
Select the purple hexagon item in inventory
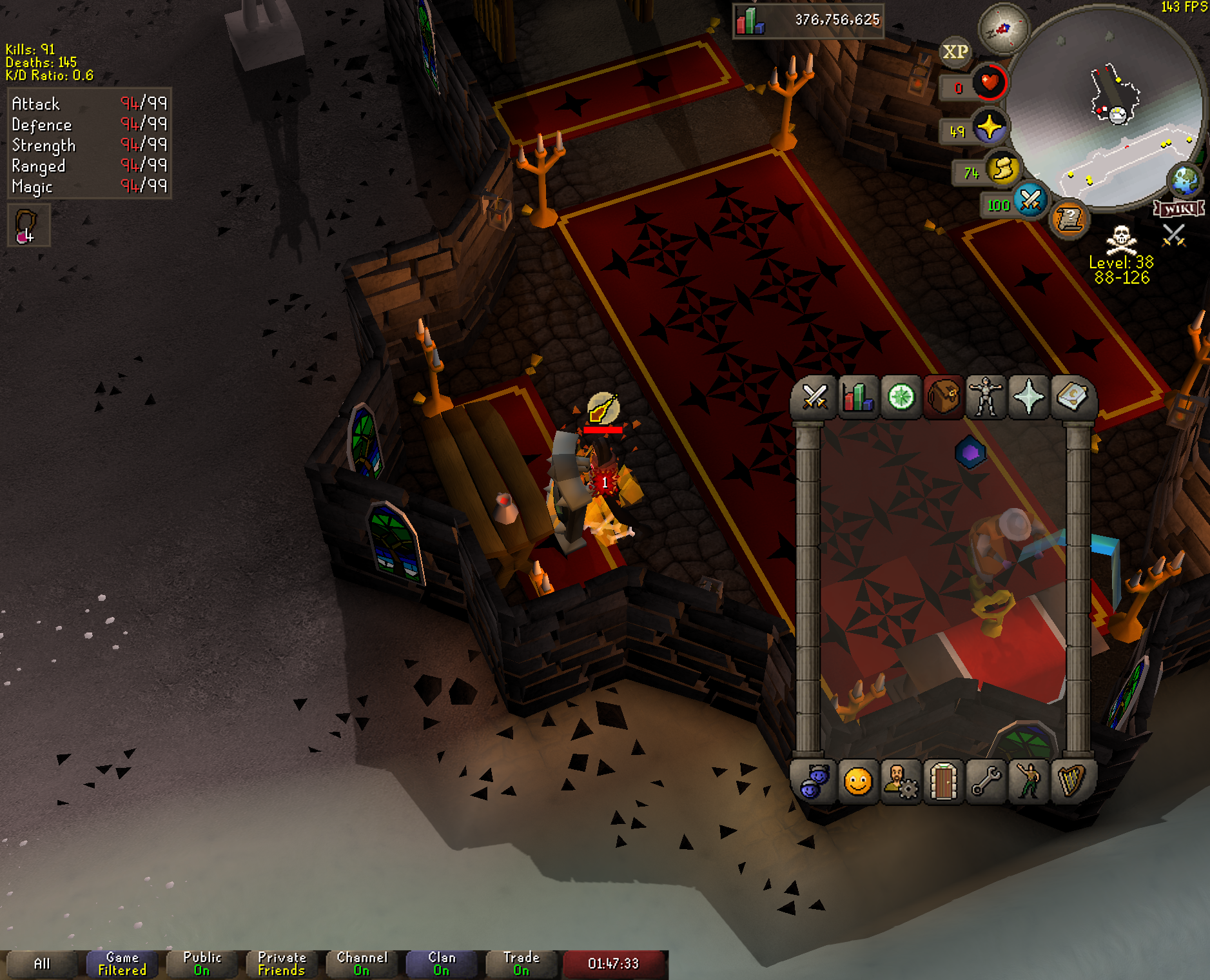coord(970,453)
